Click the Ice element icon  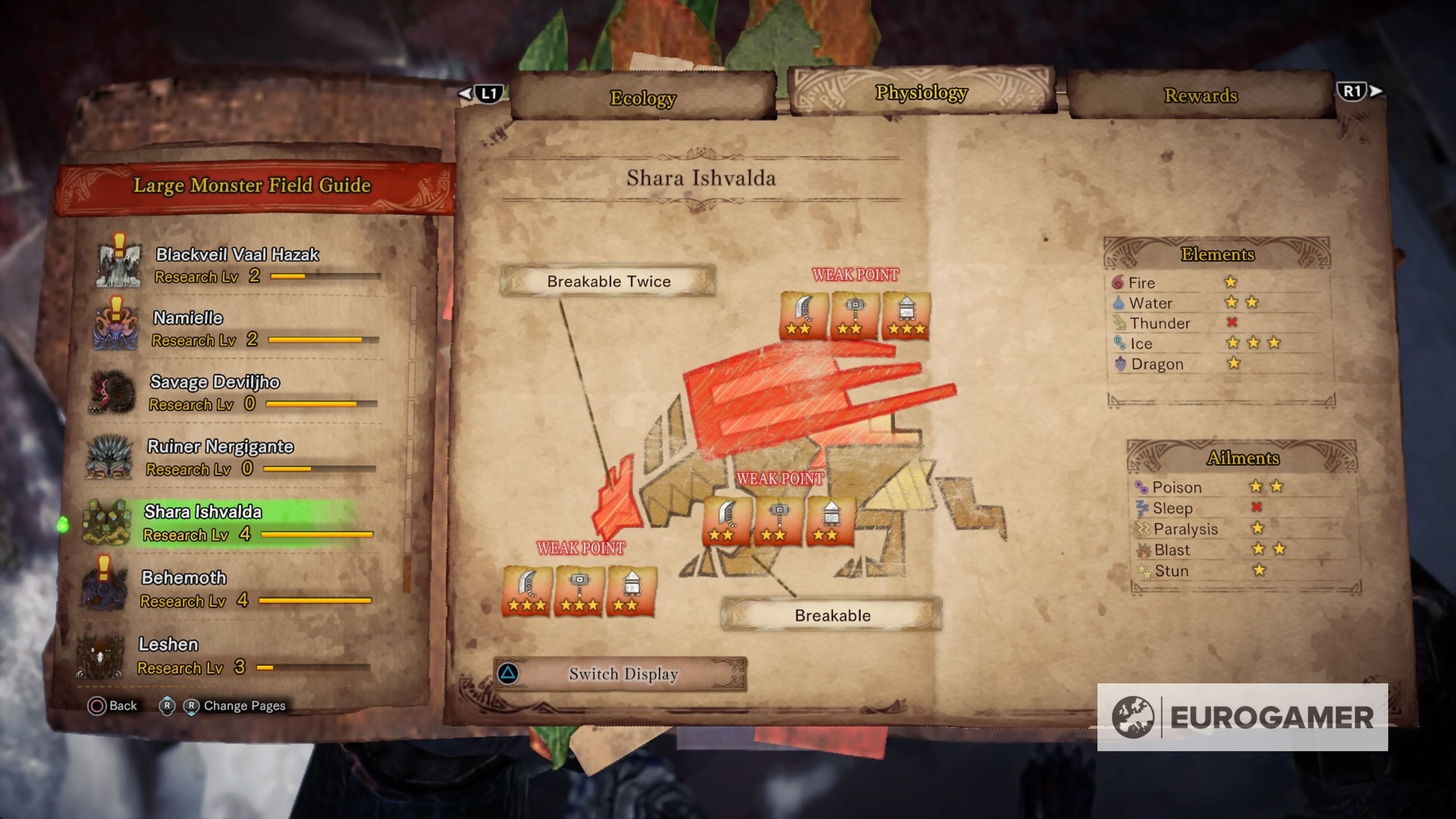pyautogui.click(x=1119, y=343)
